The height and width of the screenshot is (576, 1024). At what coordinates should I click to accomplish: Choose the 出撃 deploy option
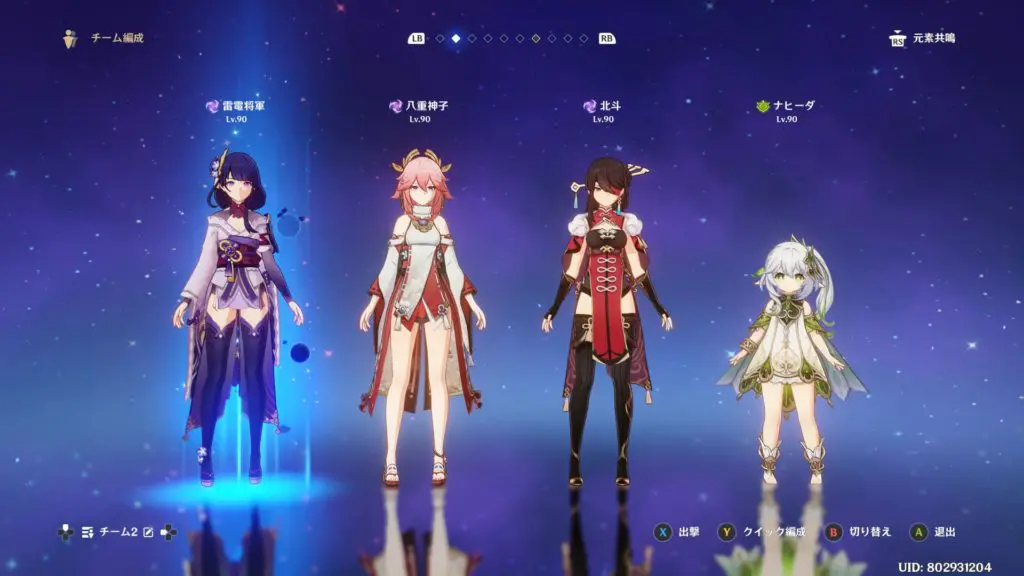click(x=678, y=532)
